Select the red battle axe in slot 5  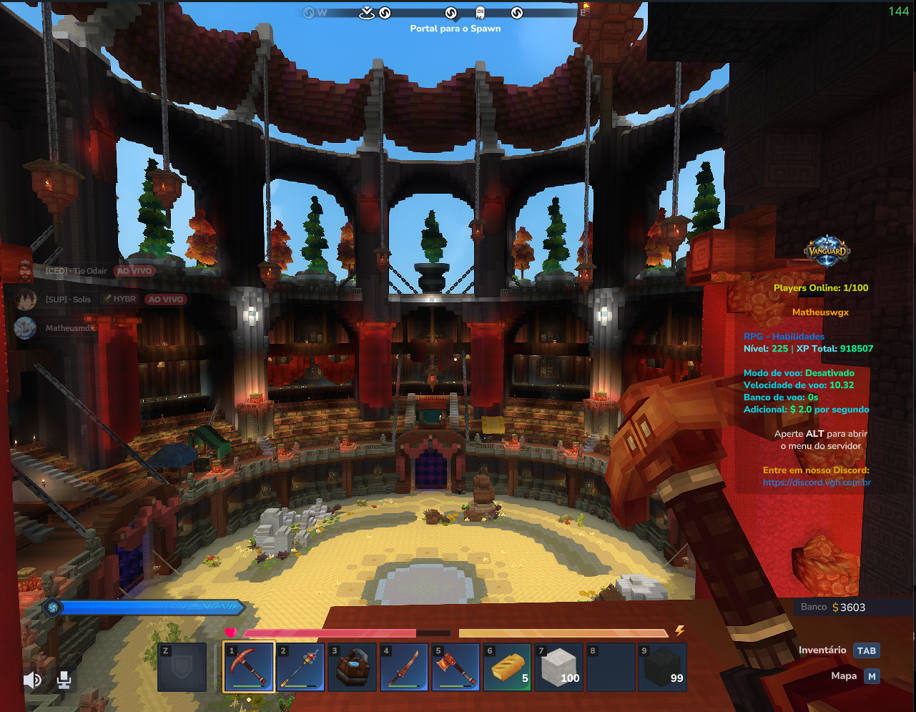455,667
